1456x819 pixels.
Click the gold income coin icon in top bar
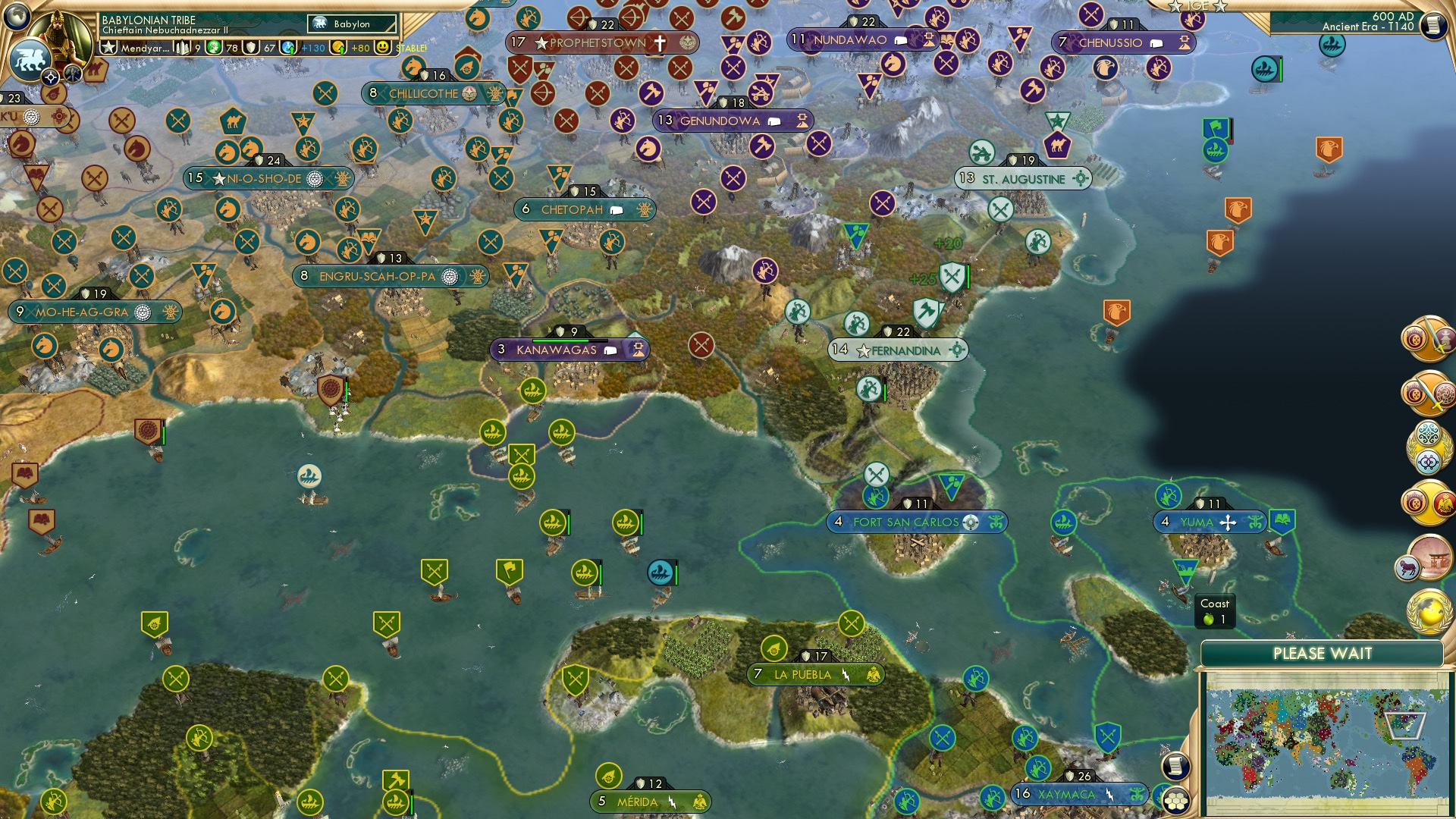337,48
